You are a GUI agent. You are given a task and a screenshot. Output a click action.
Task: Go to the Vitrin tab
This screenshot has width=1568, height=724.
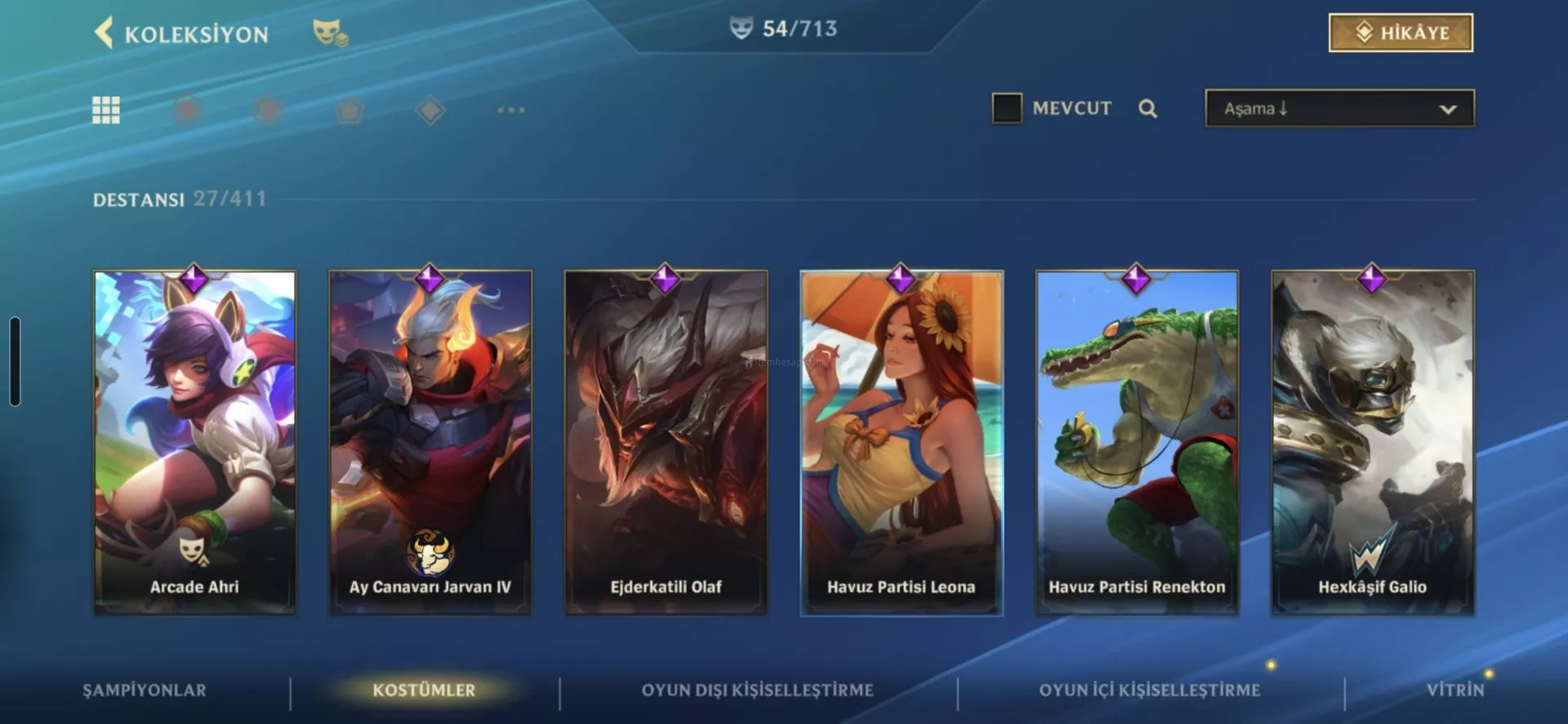point(1454,690)
